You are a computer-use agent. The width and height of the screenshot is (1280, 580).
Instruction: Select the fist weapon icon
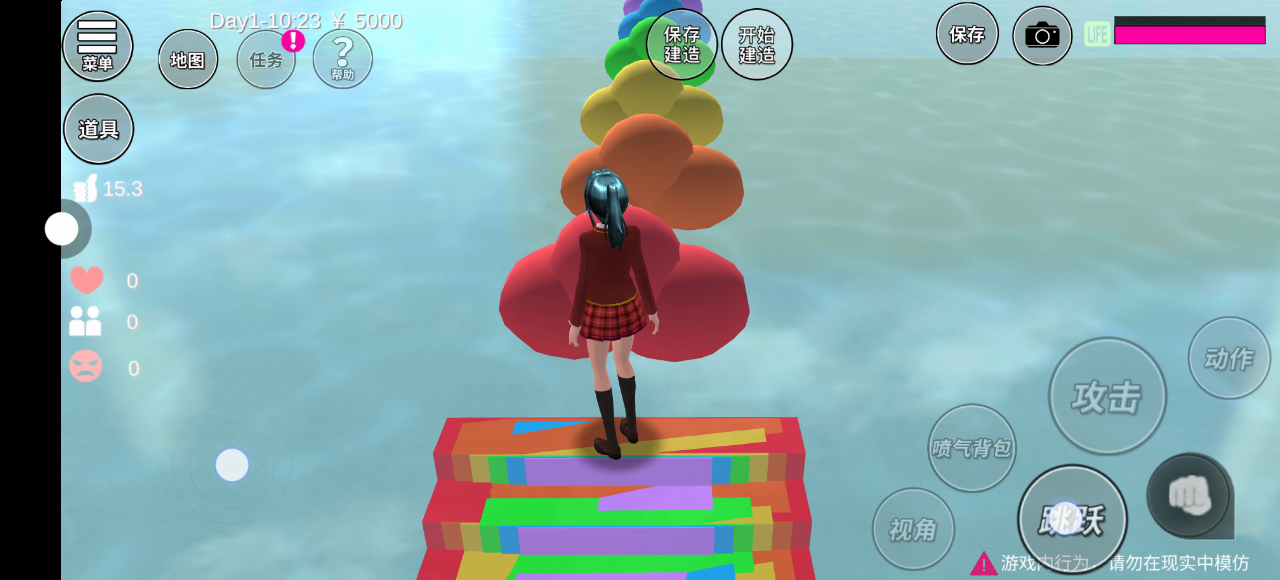coord(1189,495)
